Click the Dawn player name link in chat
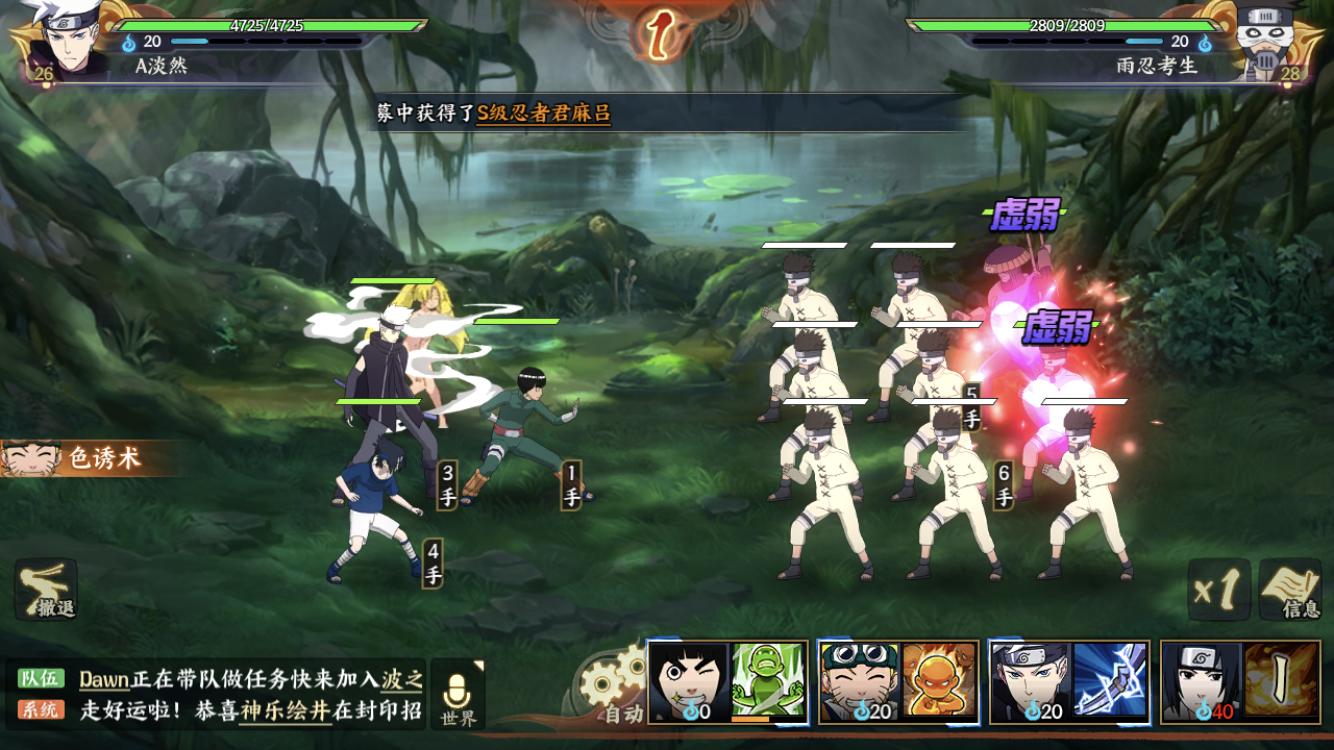The width and height of the screenshot is (1334, 750). tap(104, 680)
